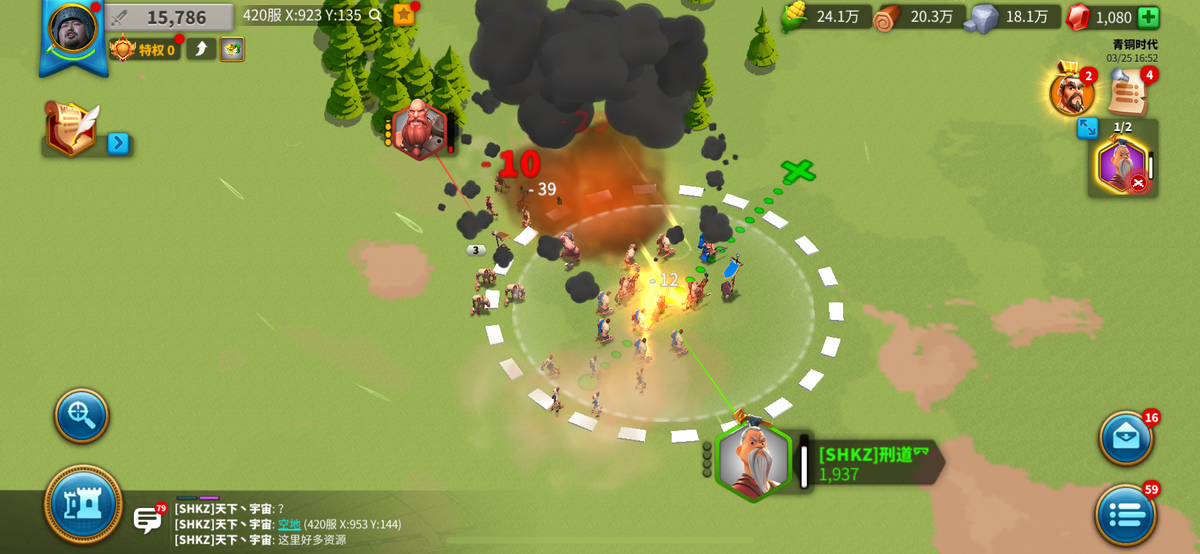Open the mail envelope button
The width and height of the screenshot is (1200, 554).
(x=1126, y=437)
